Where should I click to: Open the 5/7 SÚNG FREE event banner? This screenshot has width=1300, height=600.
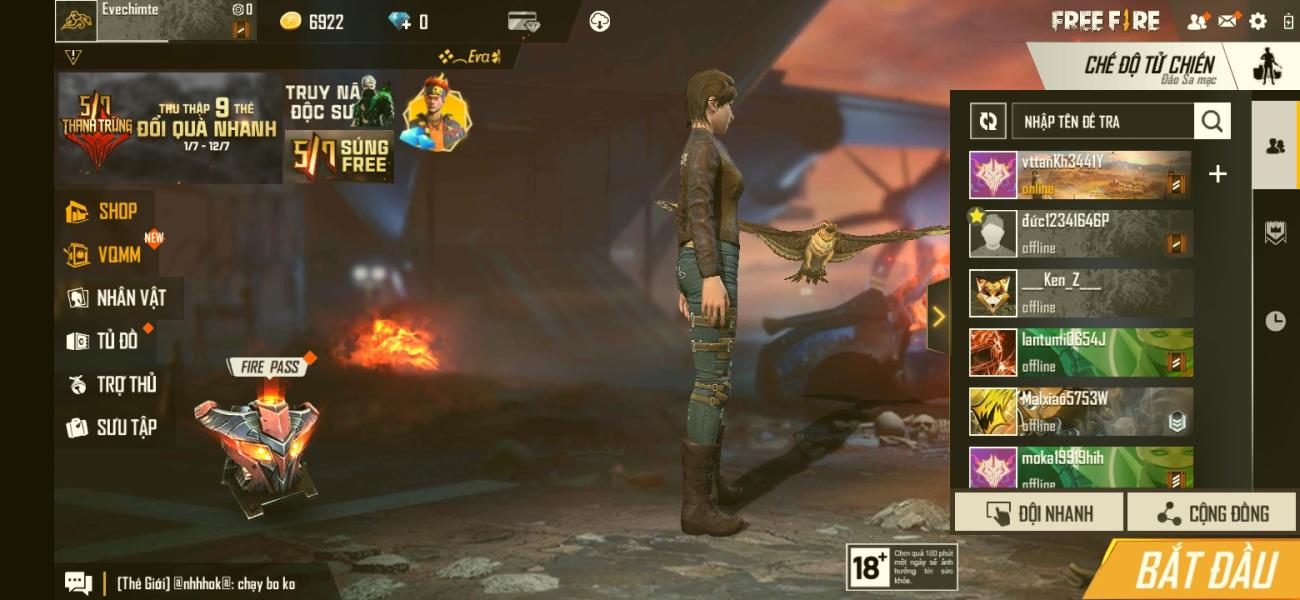[339, 157]
